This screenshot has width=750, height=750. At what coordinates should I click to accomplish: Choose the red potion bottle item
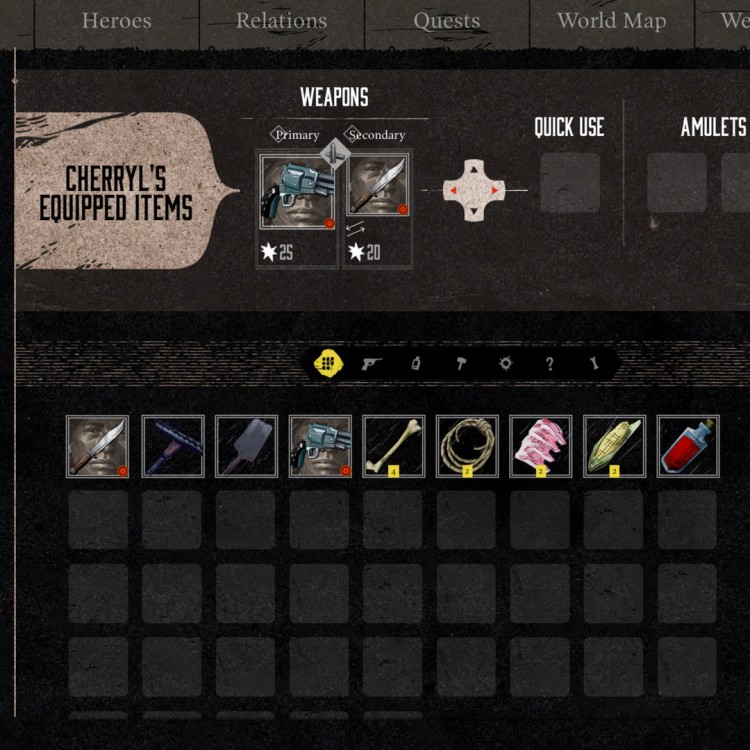point(688,446)
